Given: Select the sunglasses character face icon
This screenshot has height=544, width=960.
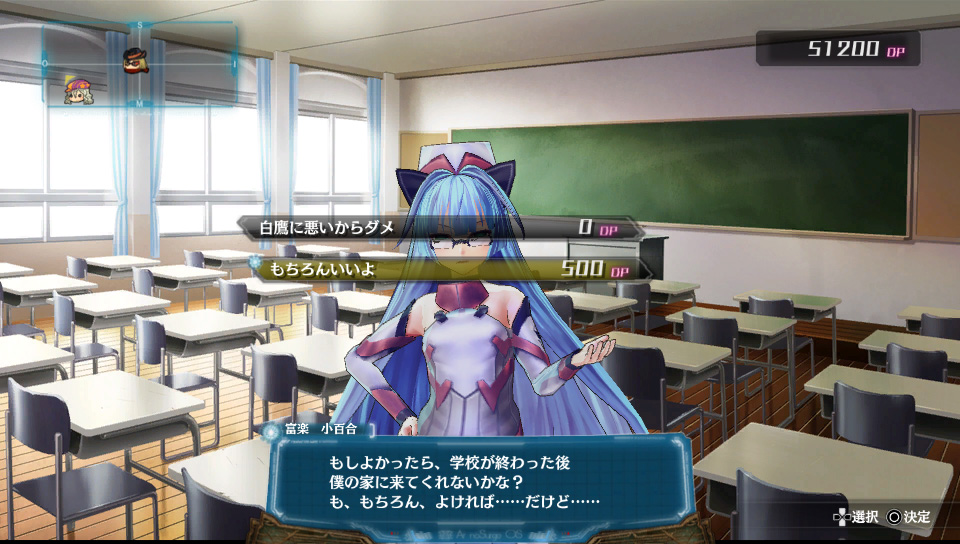Looking at the screenshot, I should [135, 59].
